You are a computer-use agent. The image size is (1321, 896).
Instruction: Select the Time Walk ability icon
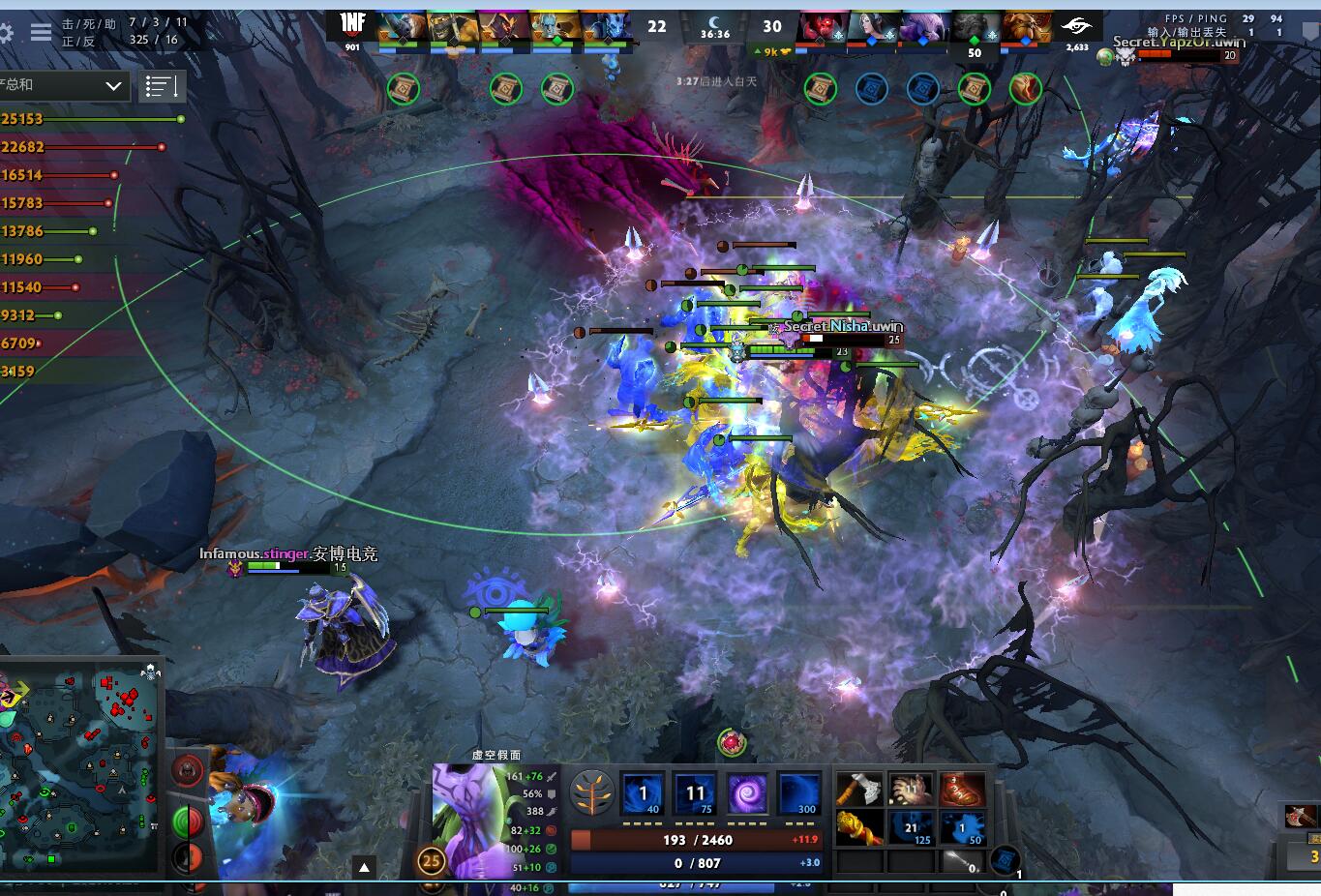pyautogui.click(x=643, y=791)
